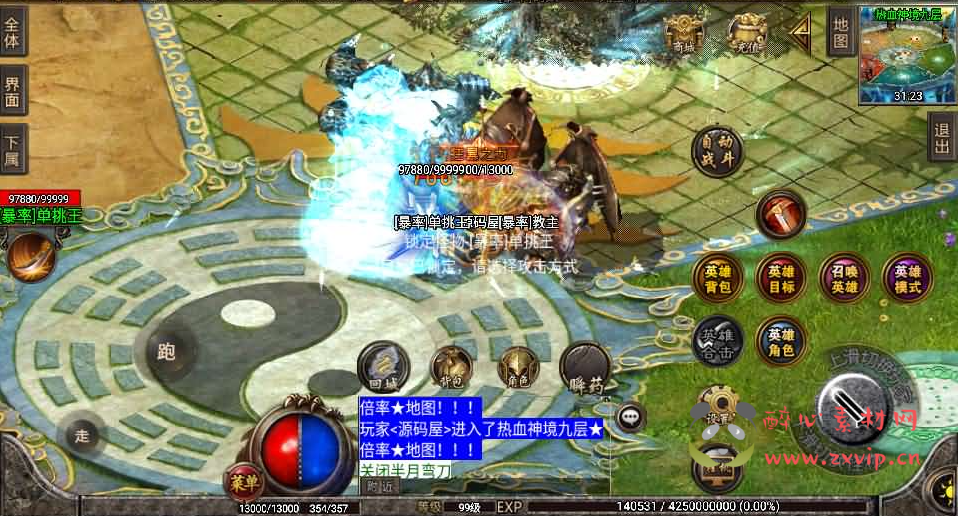Tap 召唤英雄 to summon hero
This screenshot has width=958, height=516.
[845, 278]
